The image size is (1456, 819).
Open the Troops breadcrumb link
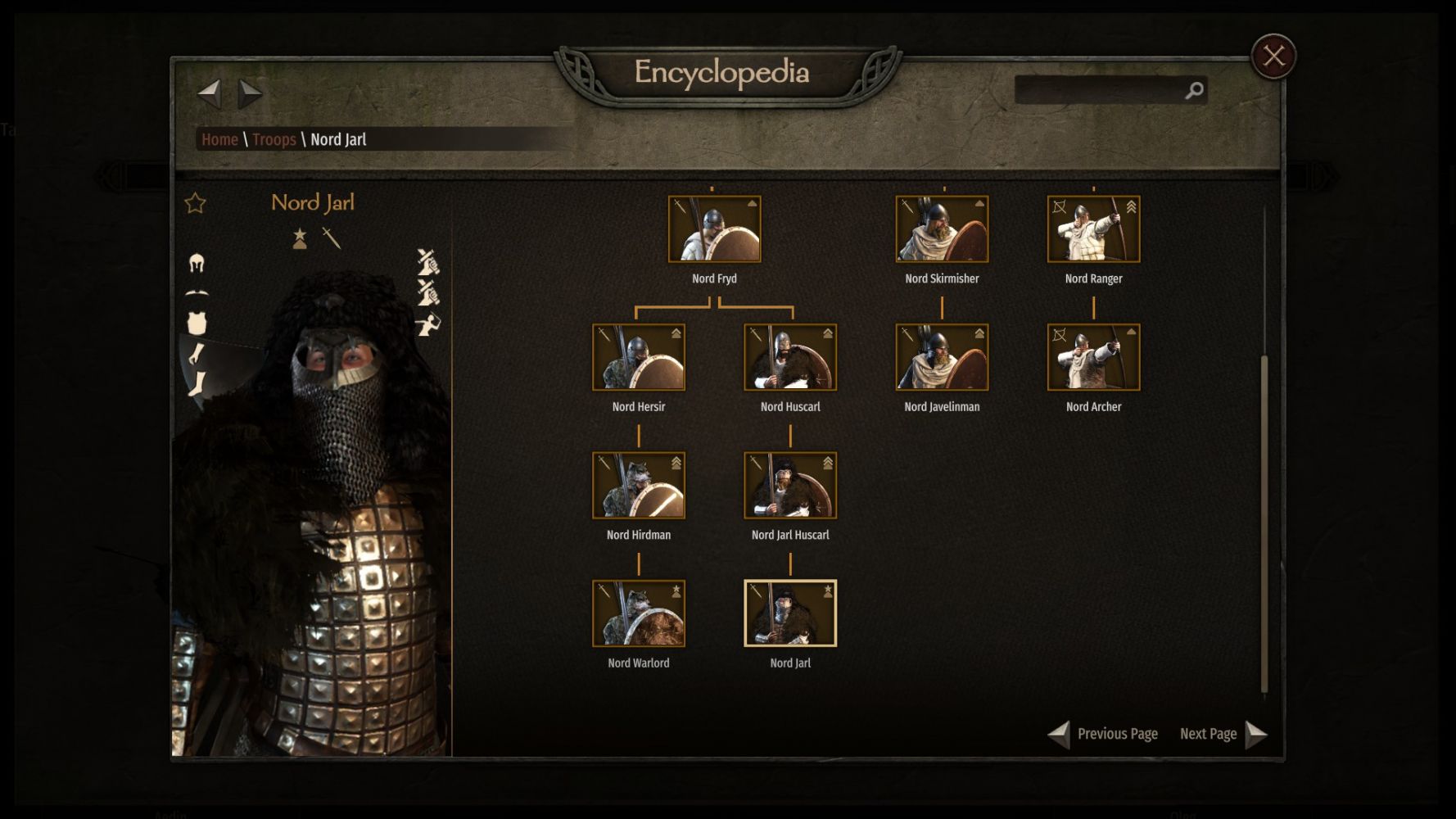coord(274,139)
